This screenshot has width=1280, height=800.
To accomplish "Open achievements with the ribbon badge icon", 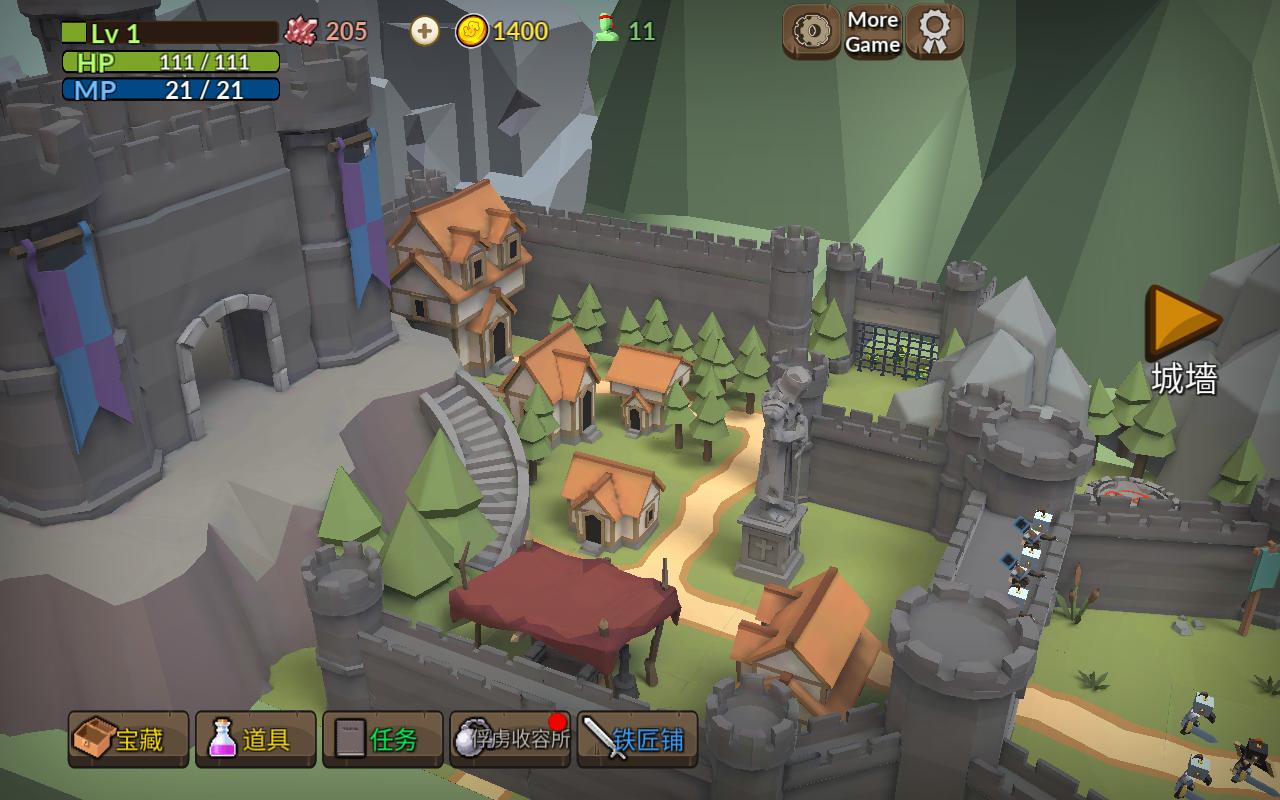I will coord(935,32).
